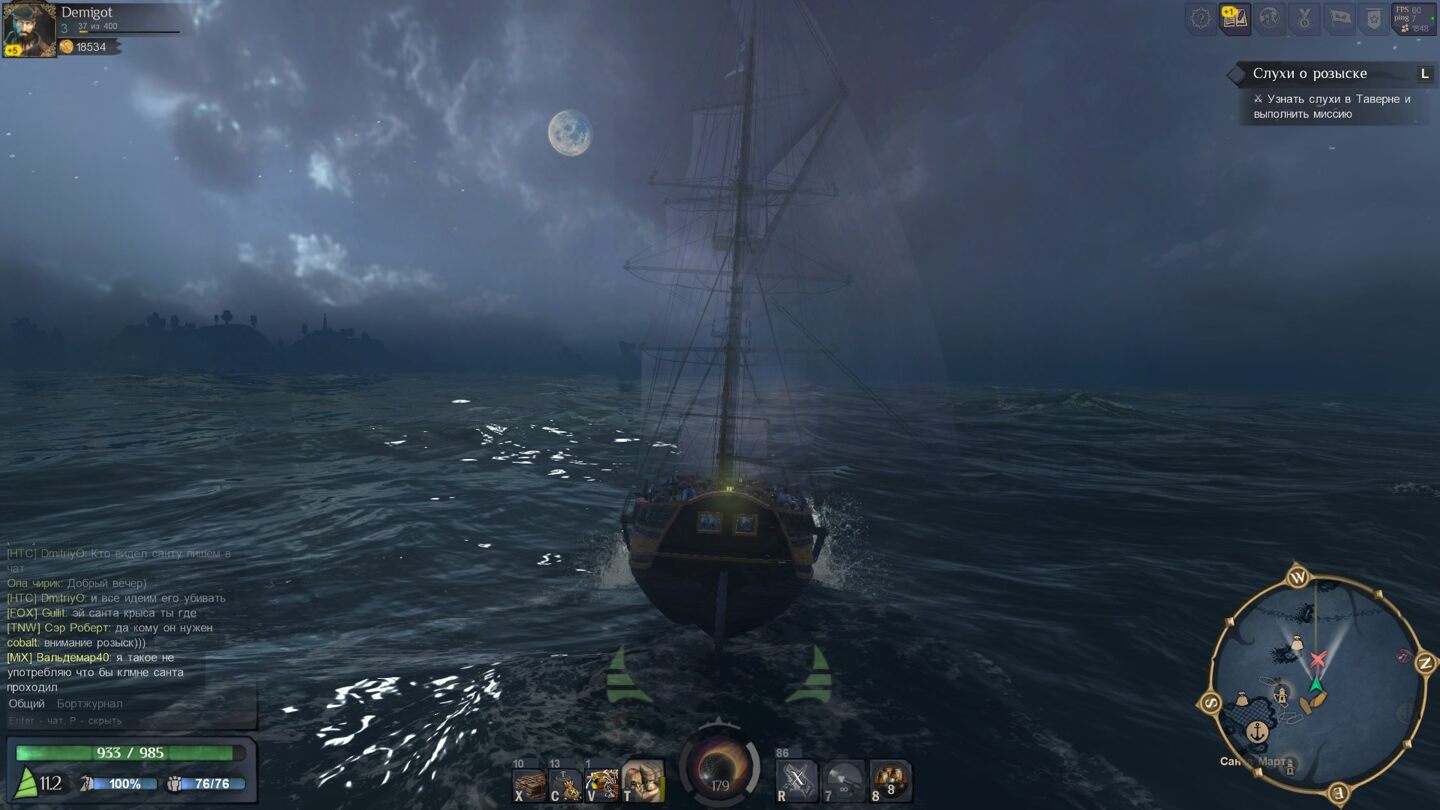Open the Demigot captain portrait

[x=29, y=29]
